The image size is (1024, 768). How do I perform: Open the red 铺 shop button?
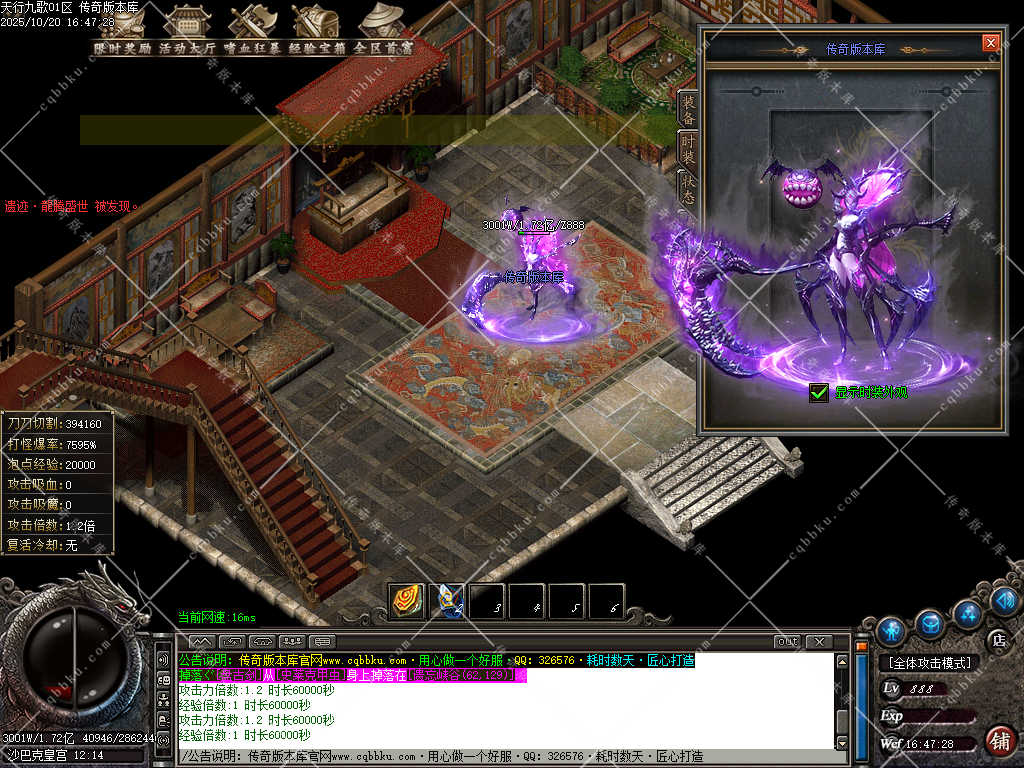tap(998, 741)
